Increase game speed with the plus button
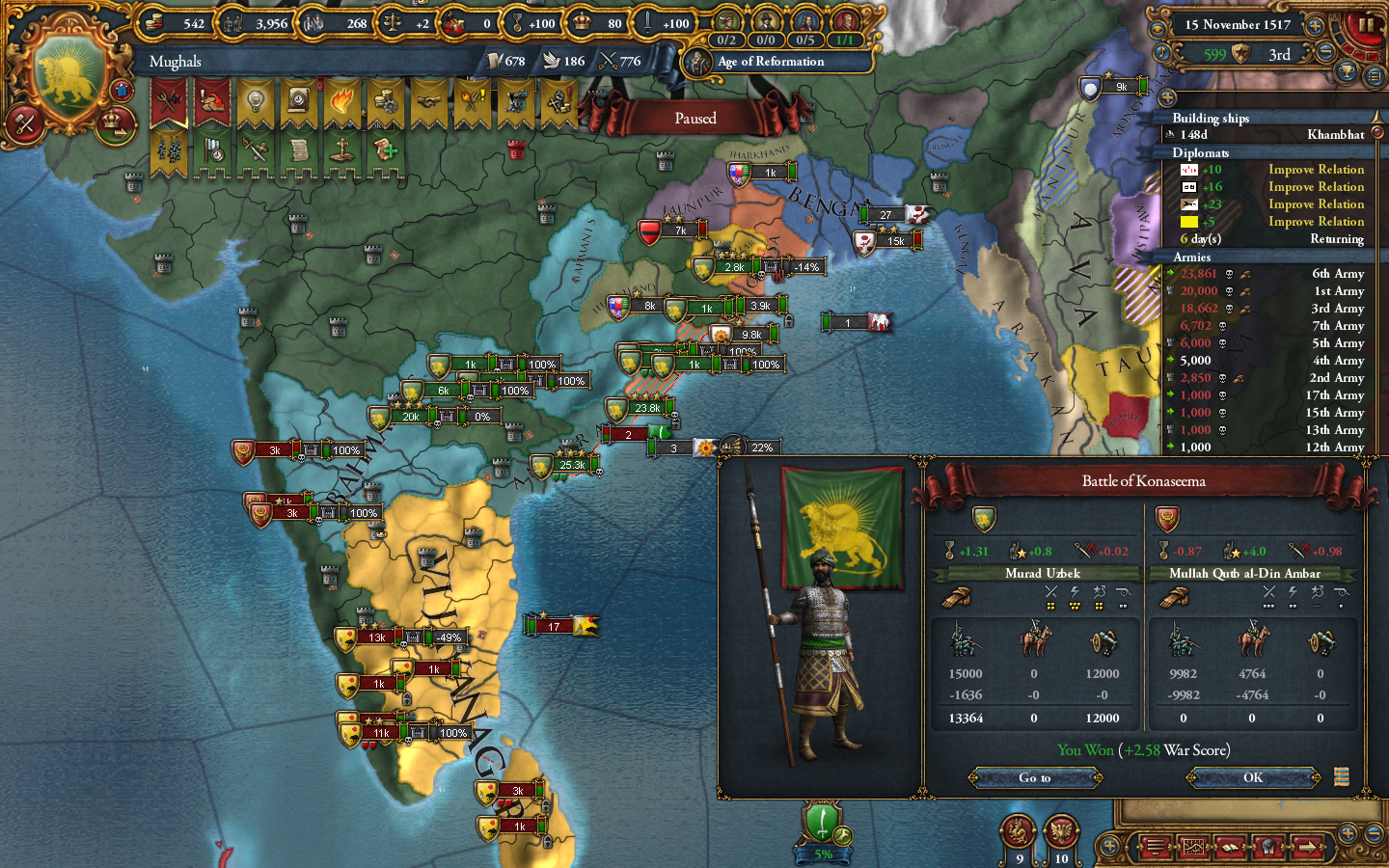The image size is (1389, 868). pyautogui.click(x=1315, y=26)
